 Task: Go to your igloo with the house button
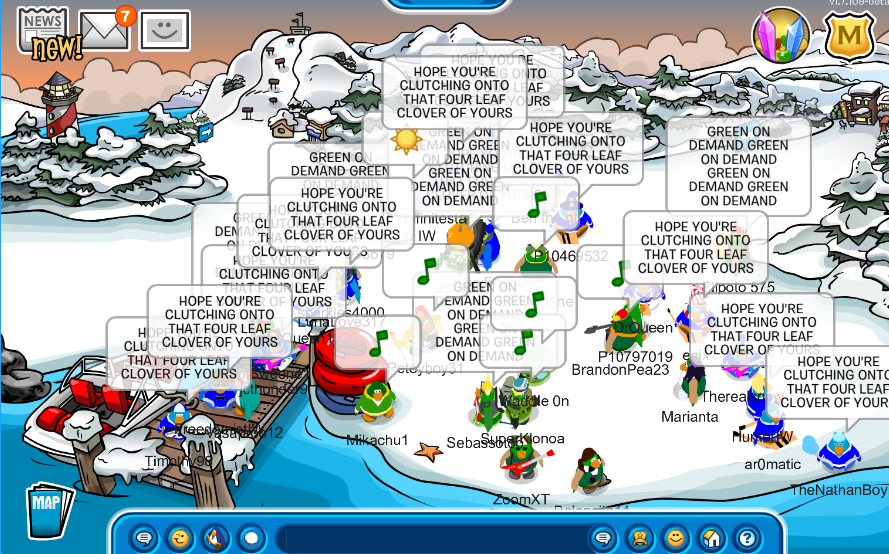point(710,537)
